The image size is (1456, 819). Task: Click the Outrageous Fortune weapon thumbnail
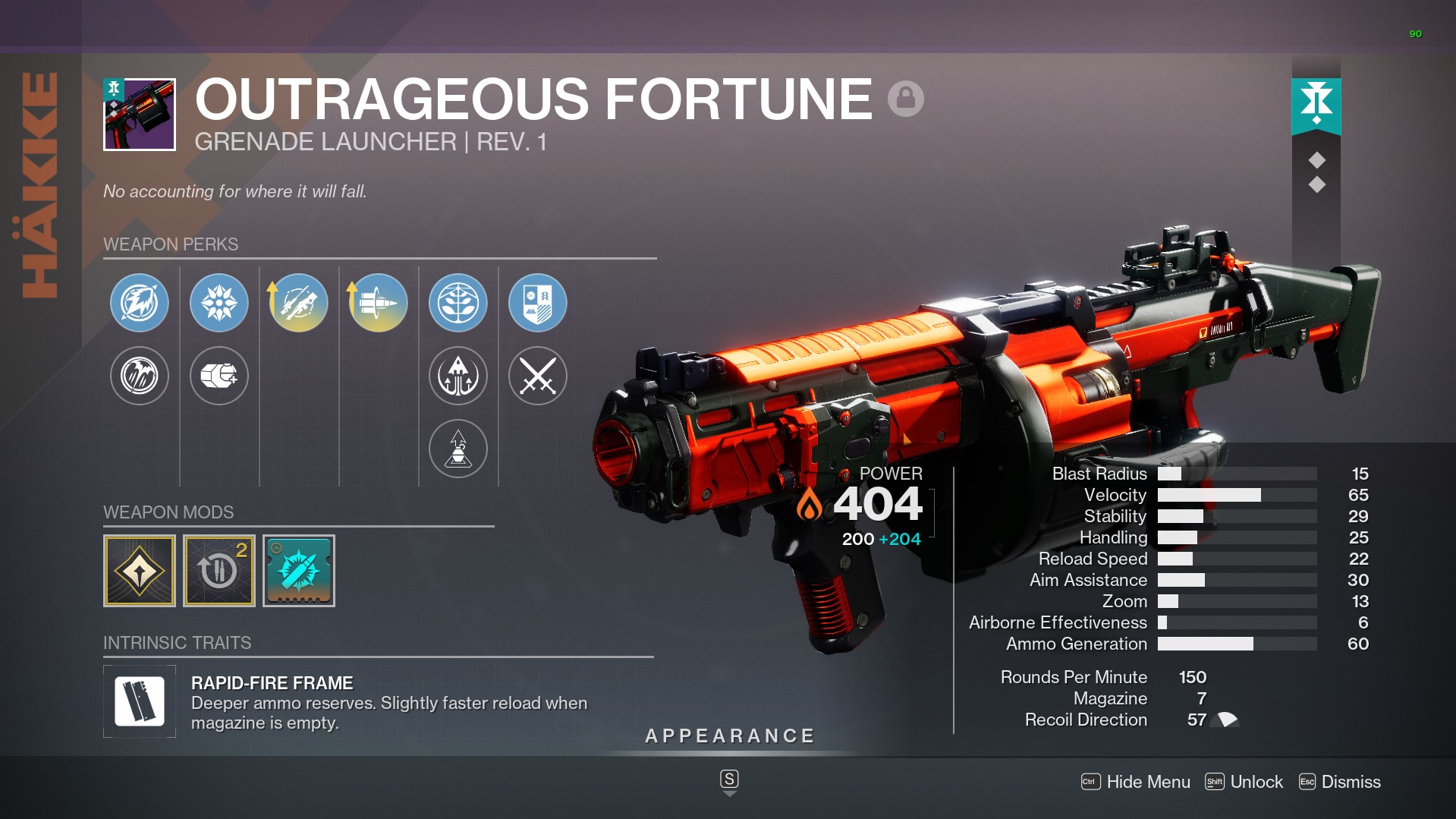pyautogui.click(x=140, y=115)
